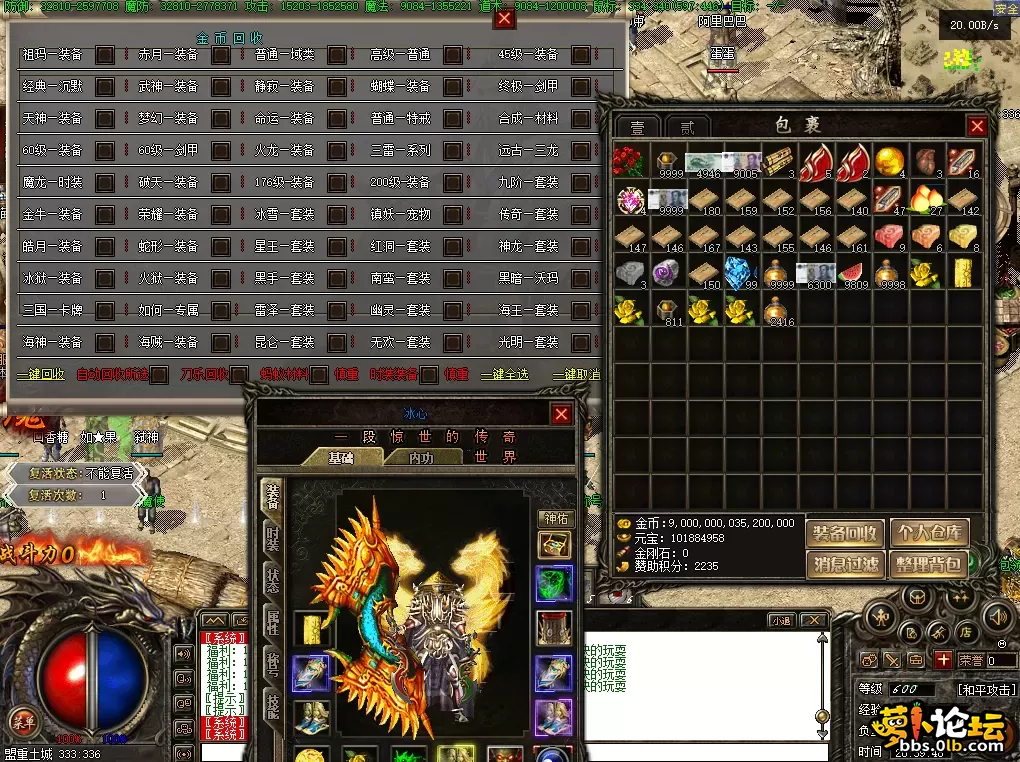This screenshot has width=1020, height=762.
Task: Enable the 自动回收所选 checkbox
Action: pyautogui.click(x=158, y=375)
